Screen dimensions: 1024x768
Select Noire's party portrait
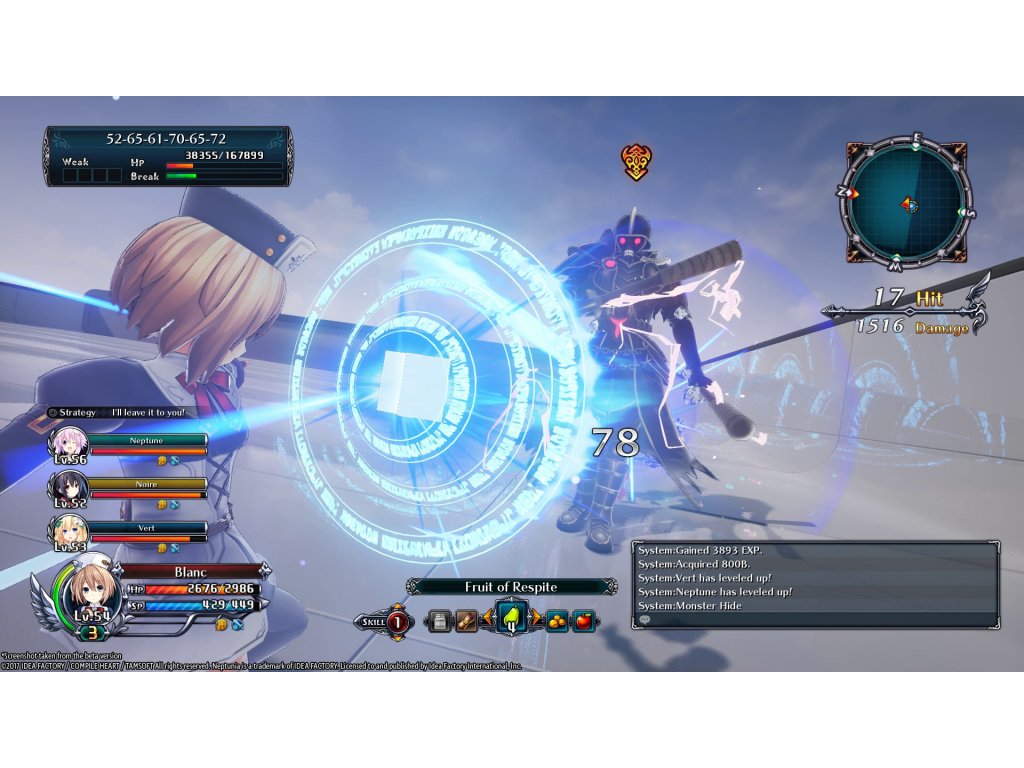click(x=72, y=491)
